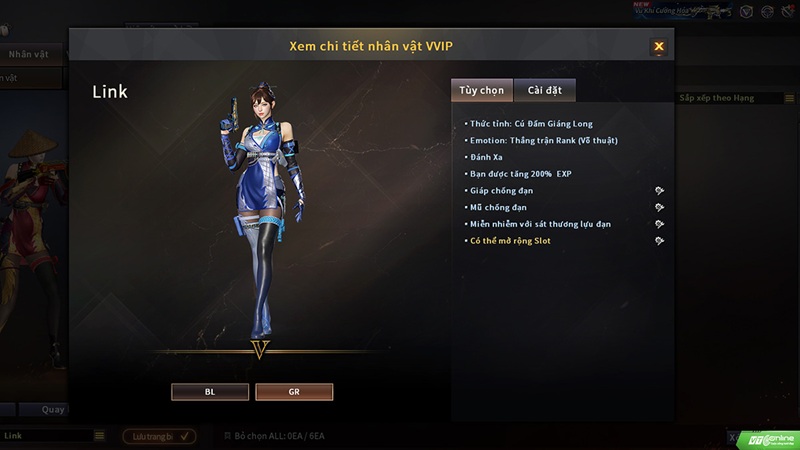800x450 pixels.
Task: Click the icon beside Có thể mở rộng Slot
Action: click(x=659, y=241)
